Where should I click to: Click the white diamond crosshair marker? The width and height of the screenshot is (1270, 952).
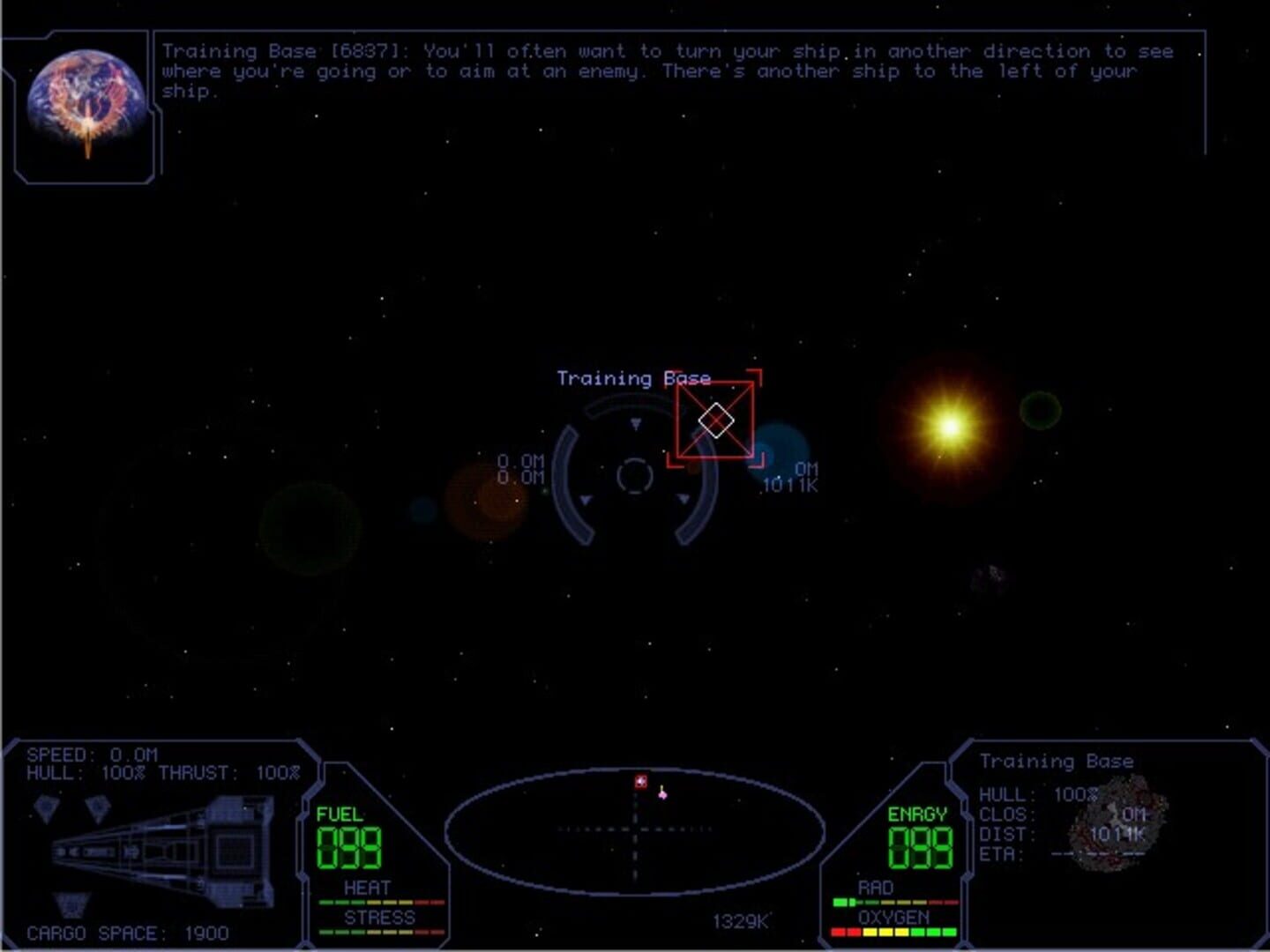[x=716, y=420]
